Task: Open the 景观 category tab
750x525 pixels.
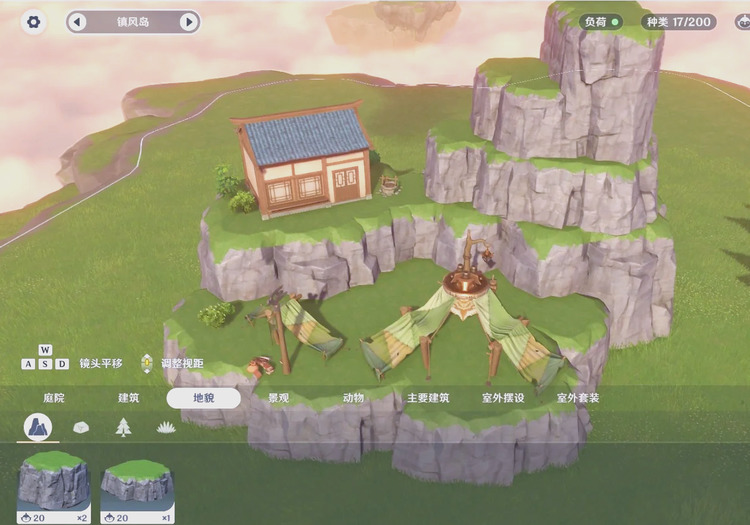Action: pos(279,398)
